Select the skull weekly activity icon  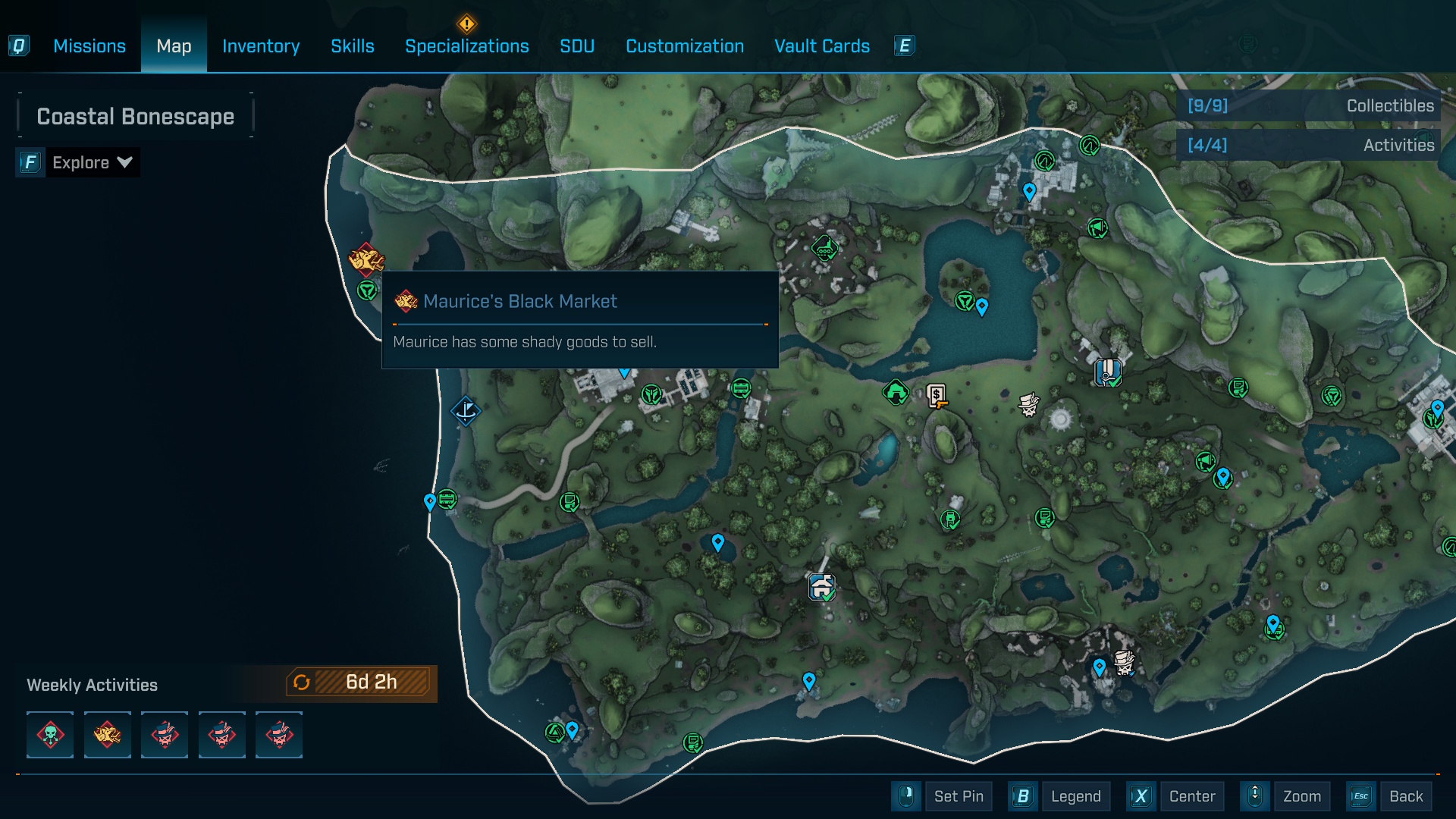coord(50,735)
